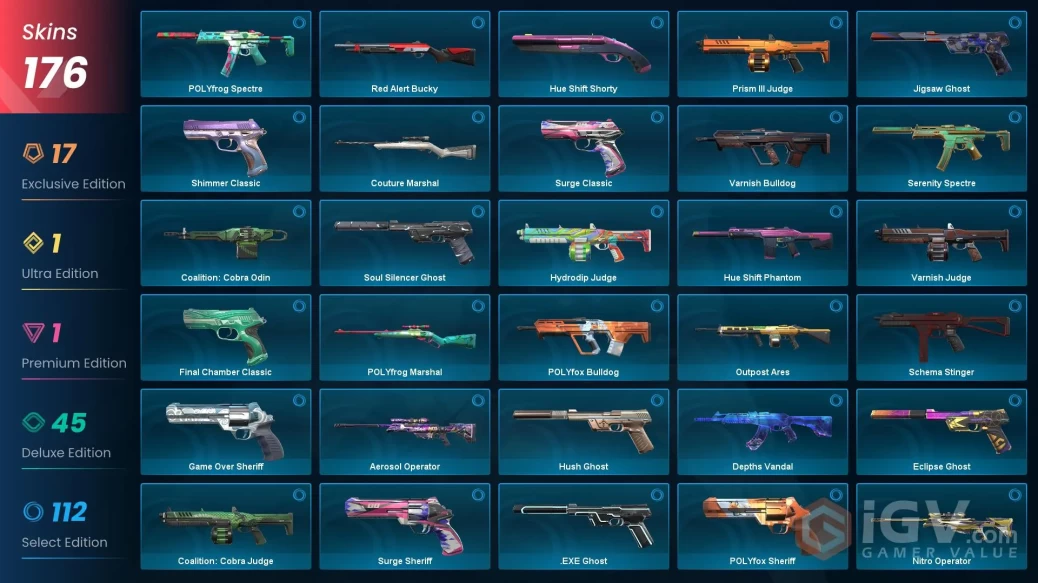This screenshot has height=583, width=1038.
Task: Select the POLYfrog Spectre skin card
Action: [x=225, y=53]
